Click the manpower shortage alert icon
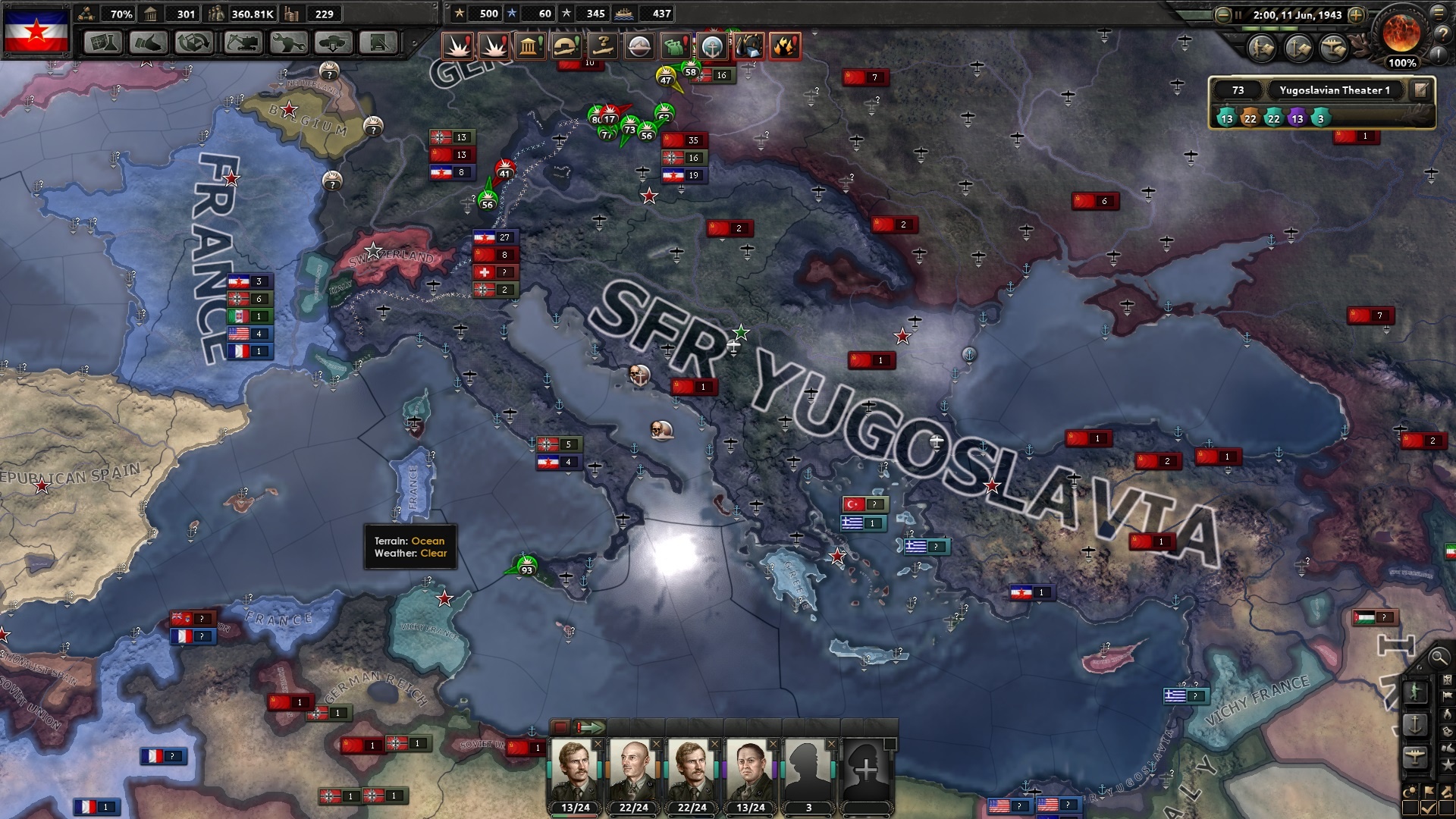This screenshot has height=819, width=1456. pyautogui.click(x=676, y=46)
